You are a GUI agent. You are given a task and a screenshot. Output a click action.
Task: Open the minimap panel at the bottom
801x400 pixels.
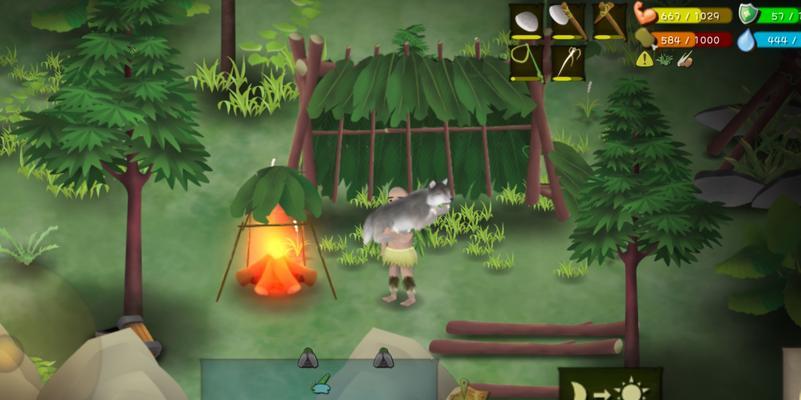(x=320, y=380)
